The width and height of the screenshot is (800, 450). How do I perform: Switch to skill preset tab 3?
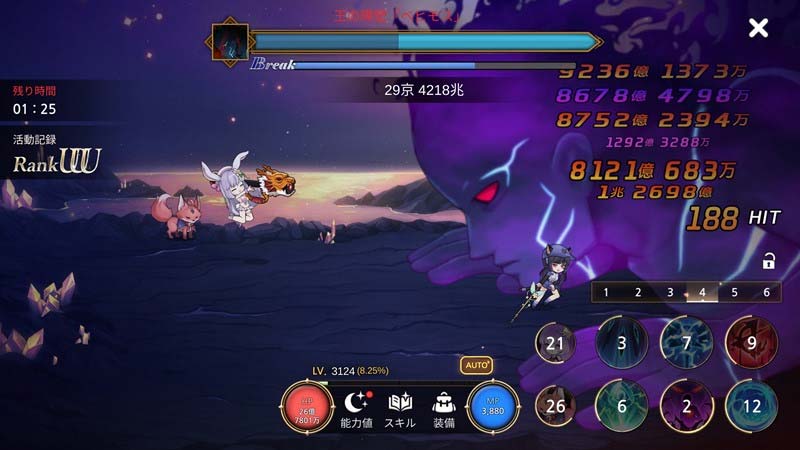pyautogui.click(x=670, y=292)
